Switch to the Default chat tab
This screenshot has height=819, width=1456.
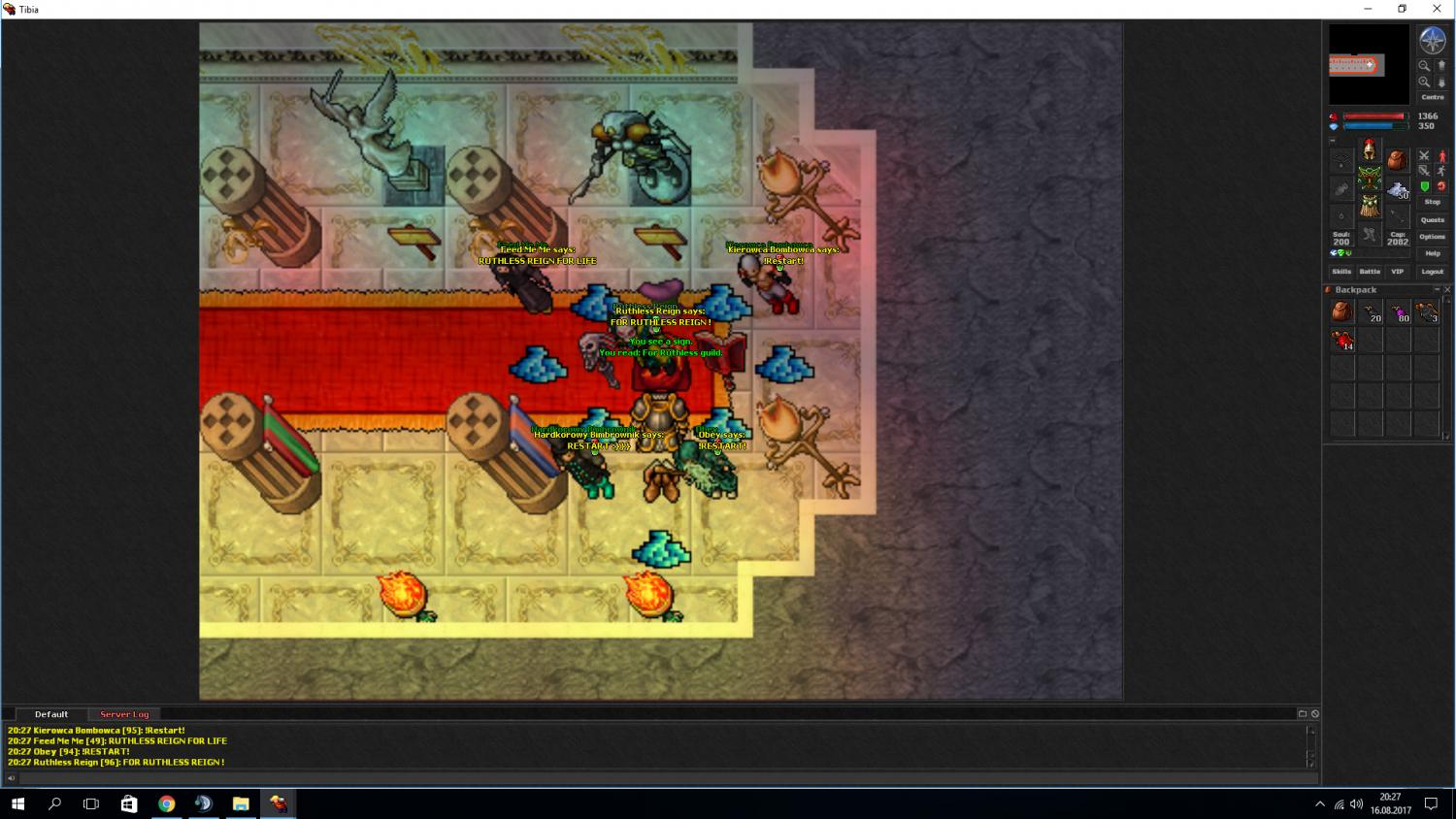(51, 714)
